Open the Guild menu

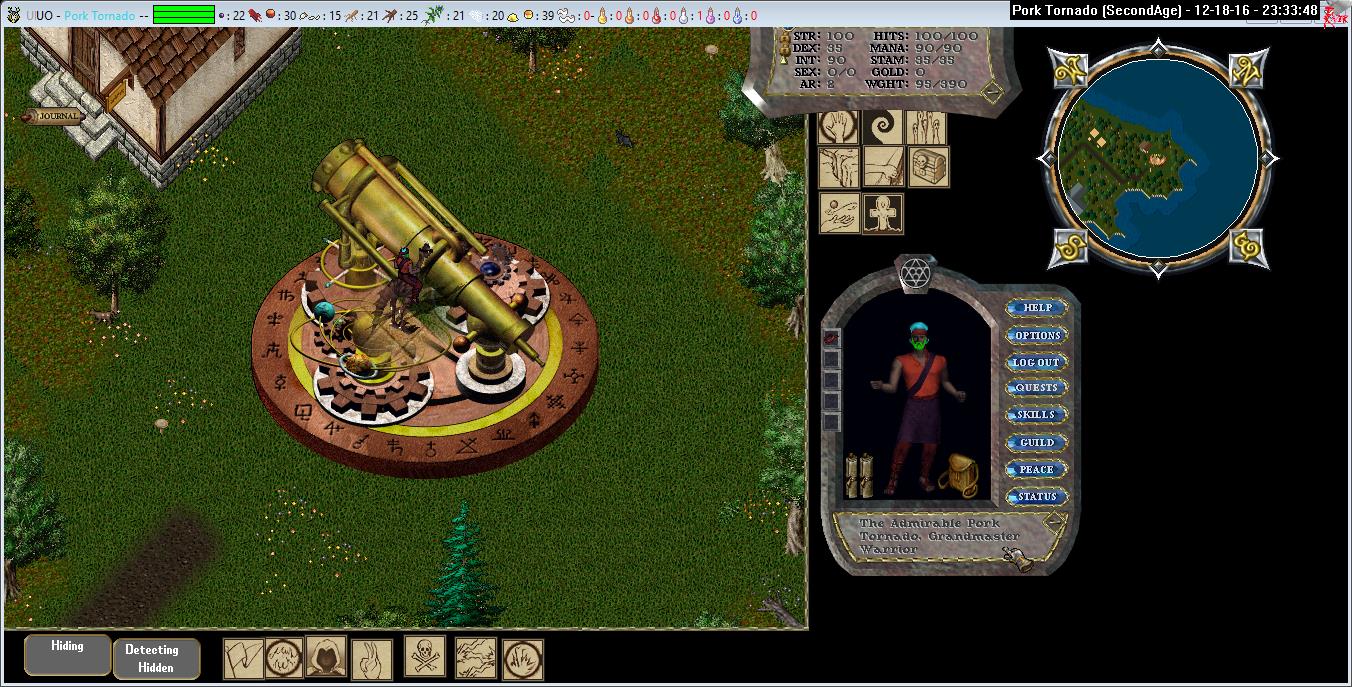[x=1036, y=442]
